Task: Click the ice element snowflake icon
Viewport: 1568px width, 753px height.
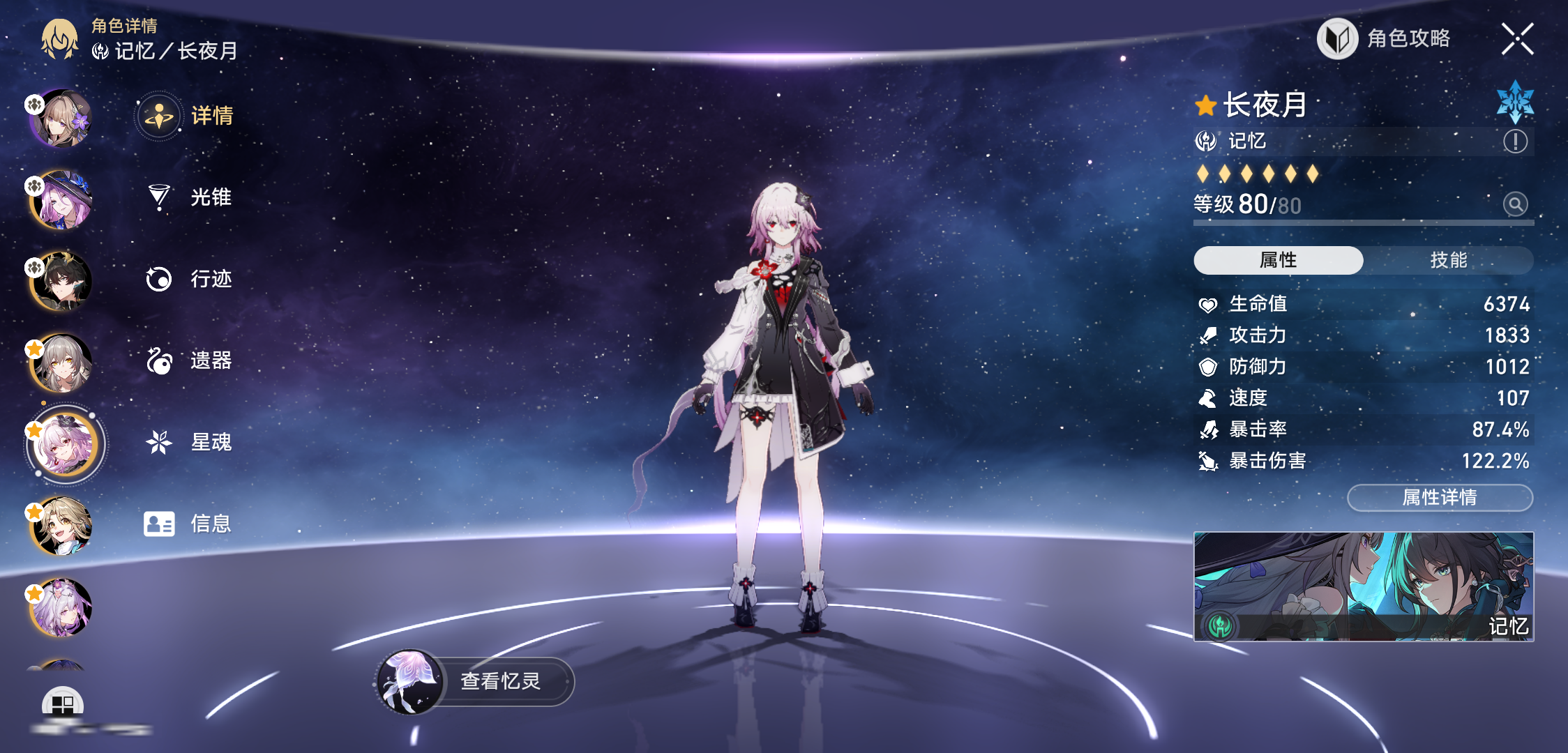Action: [x=1515, y=102]
